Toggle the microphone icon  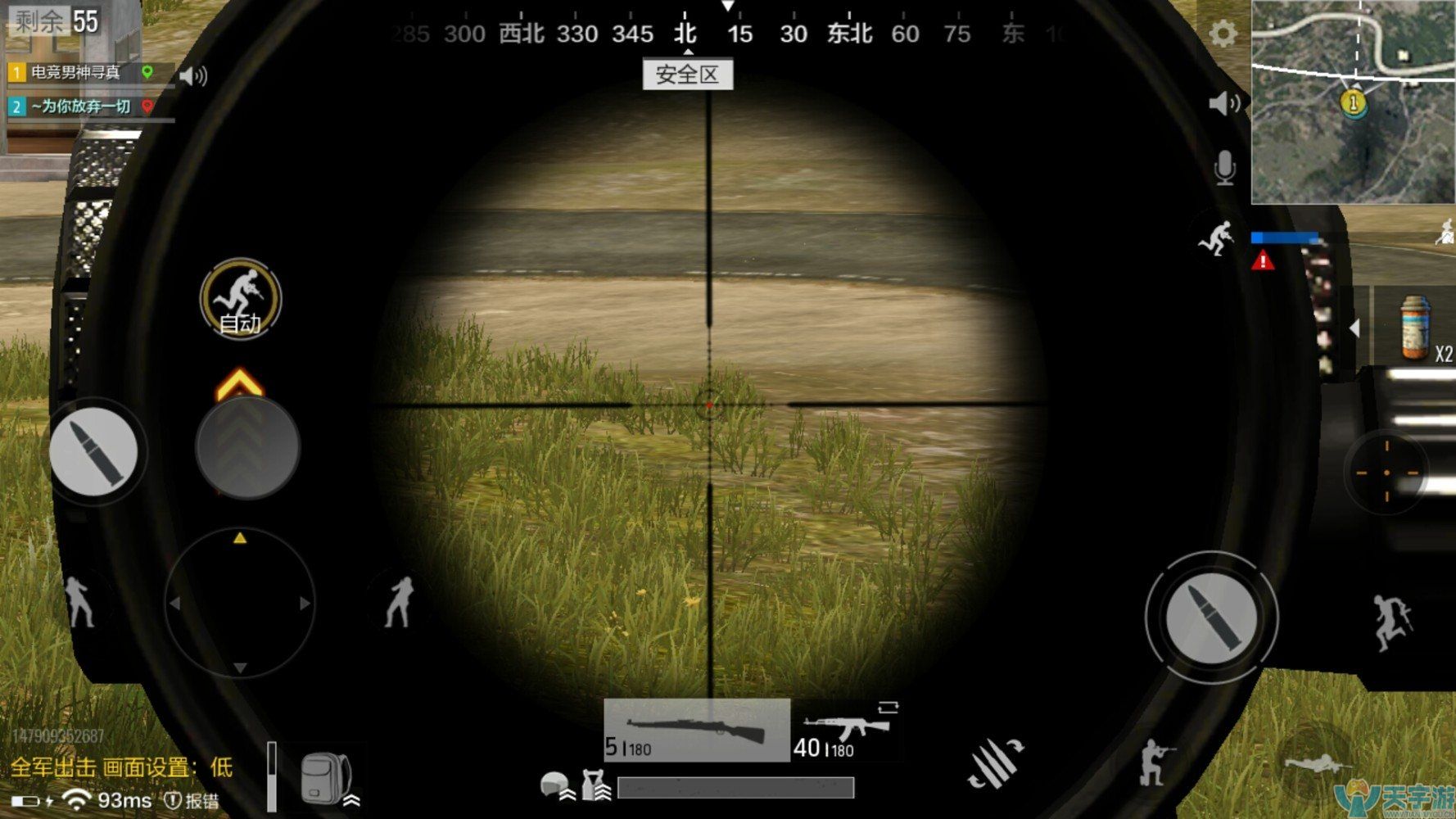[1223, 166]
